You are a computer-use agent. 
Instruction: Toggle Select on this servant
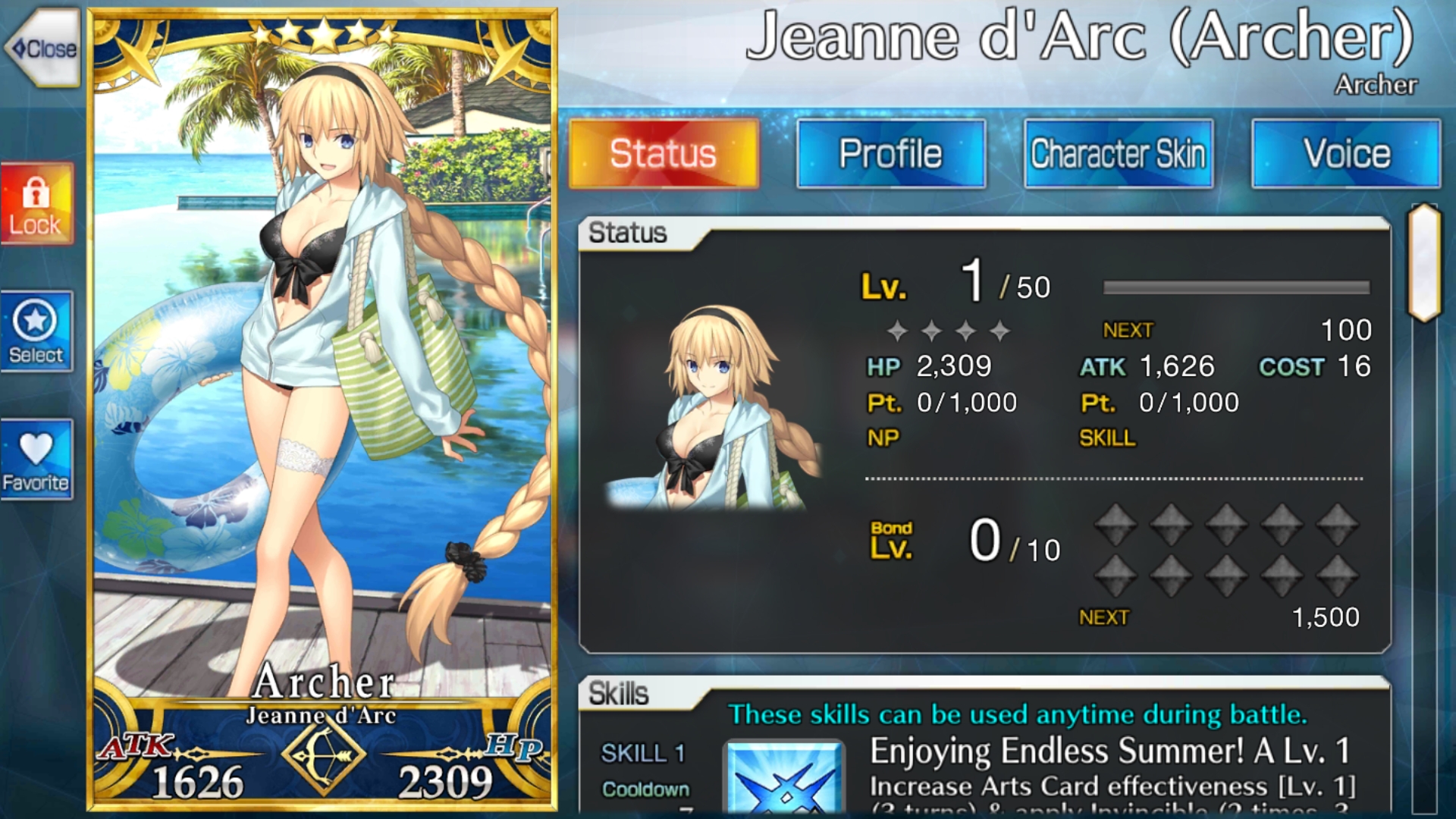click(36, 328)
